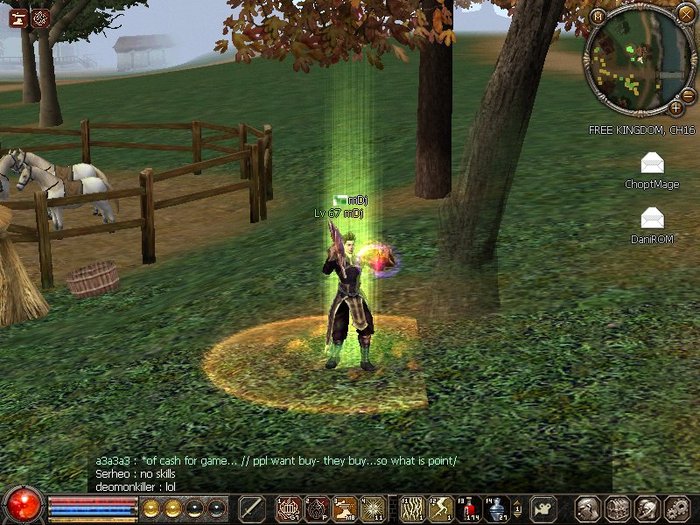This screenshot has height=525, width=700.
Task: Open the message envelope from ChoptMage
Action: point(652,163)
